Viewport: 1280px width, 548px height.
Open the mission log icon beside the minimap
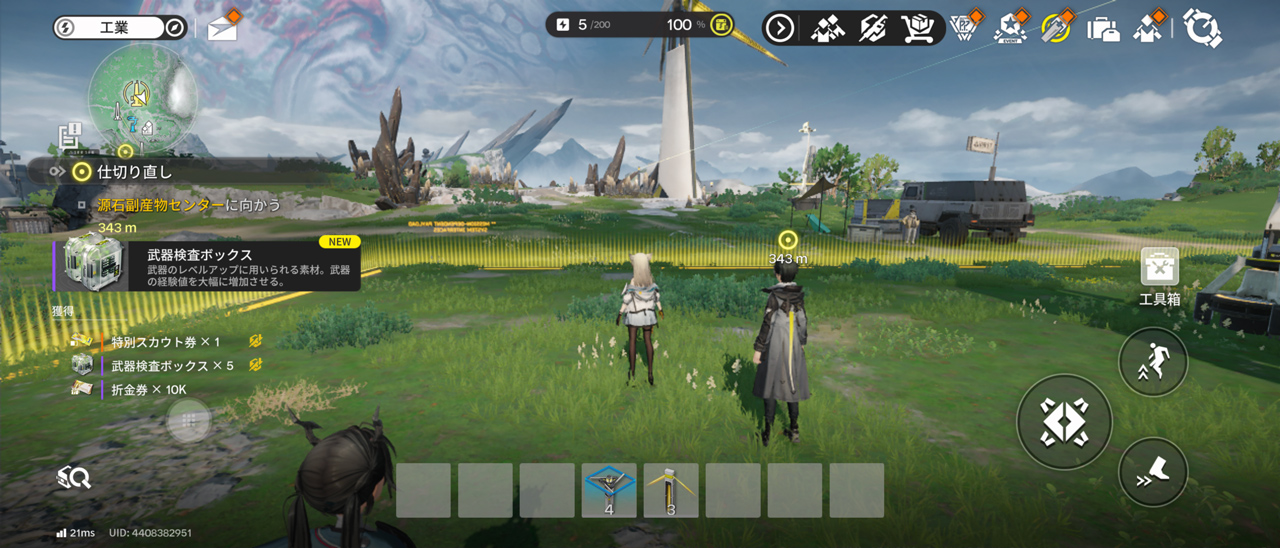coord(69,136)
